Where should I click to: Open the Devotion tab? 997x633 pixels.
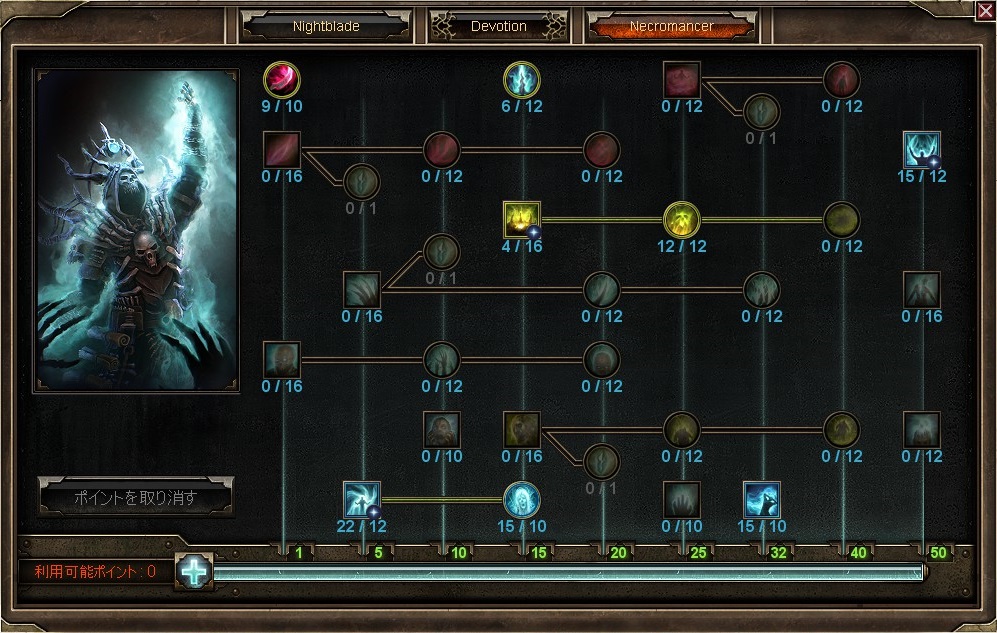tap(498, 26)
